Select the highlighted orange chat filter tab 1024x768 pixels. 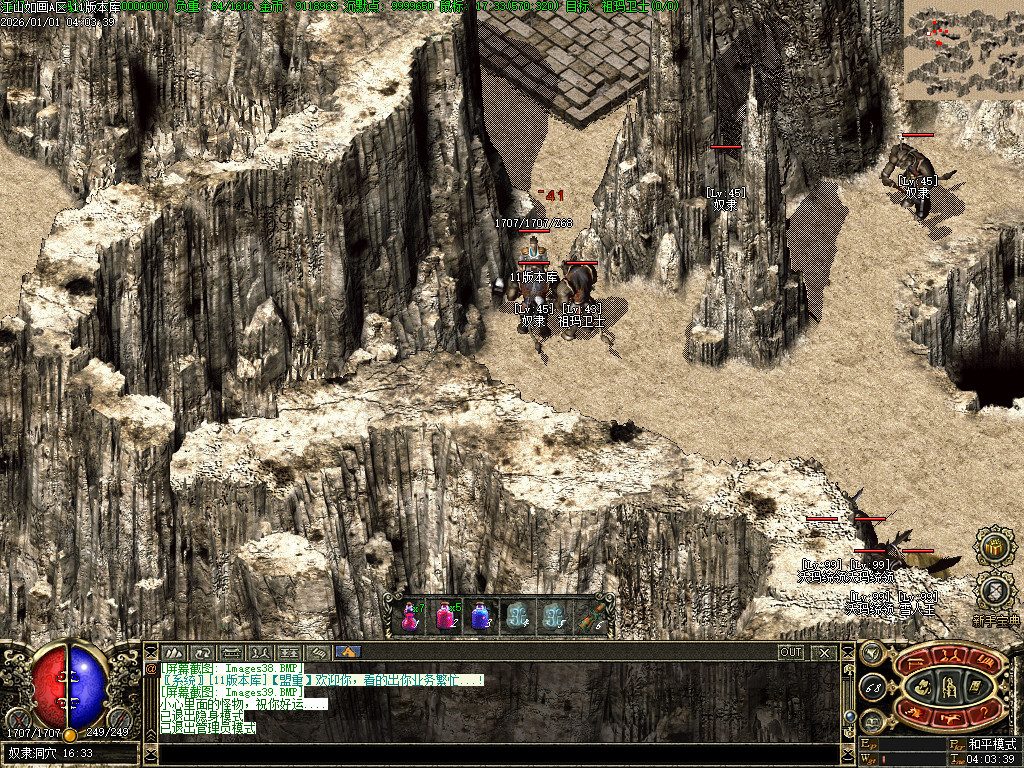(x=347, y=652)
